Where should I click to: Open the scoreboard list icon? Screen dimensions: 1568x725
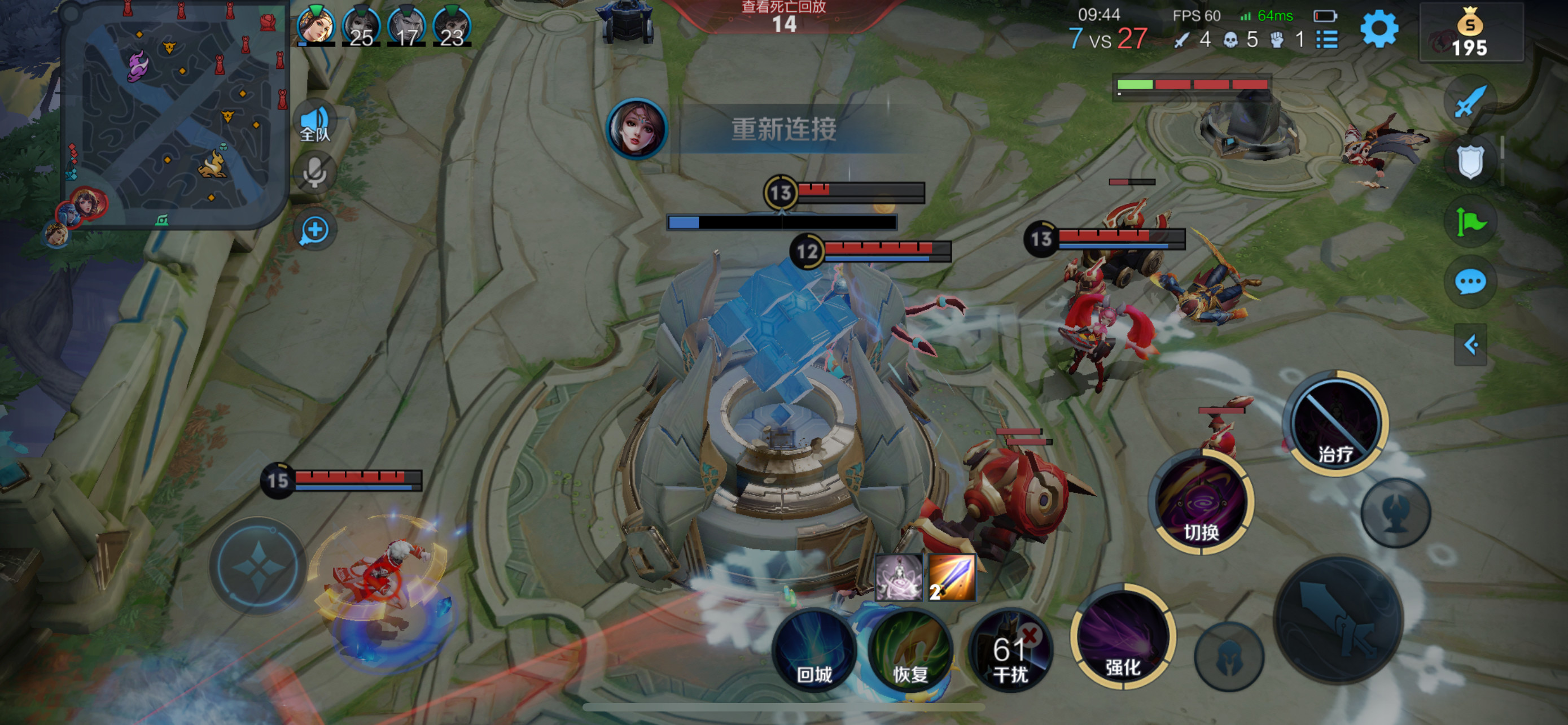coord(1327,40)
